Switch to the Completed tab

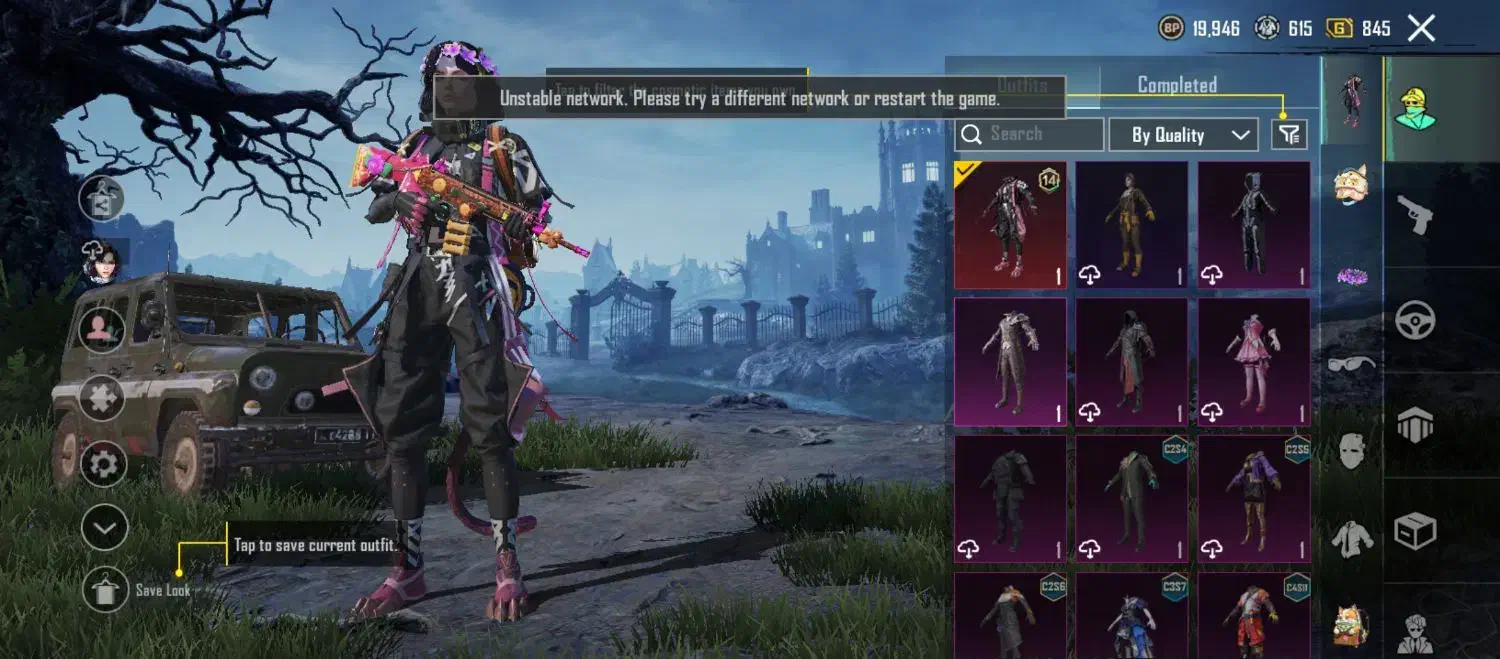point(1177,85)
